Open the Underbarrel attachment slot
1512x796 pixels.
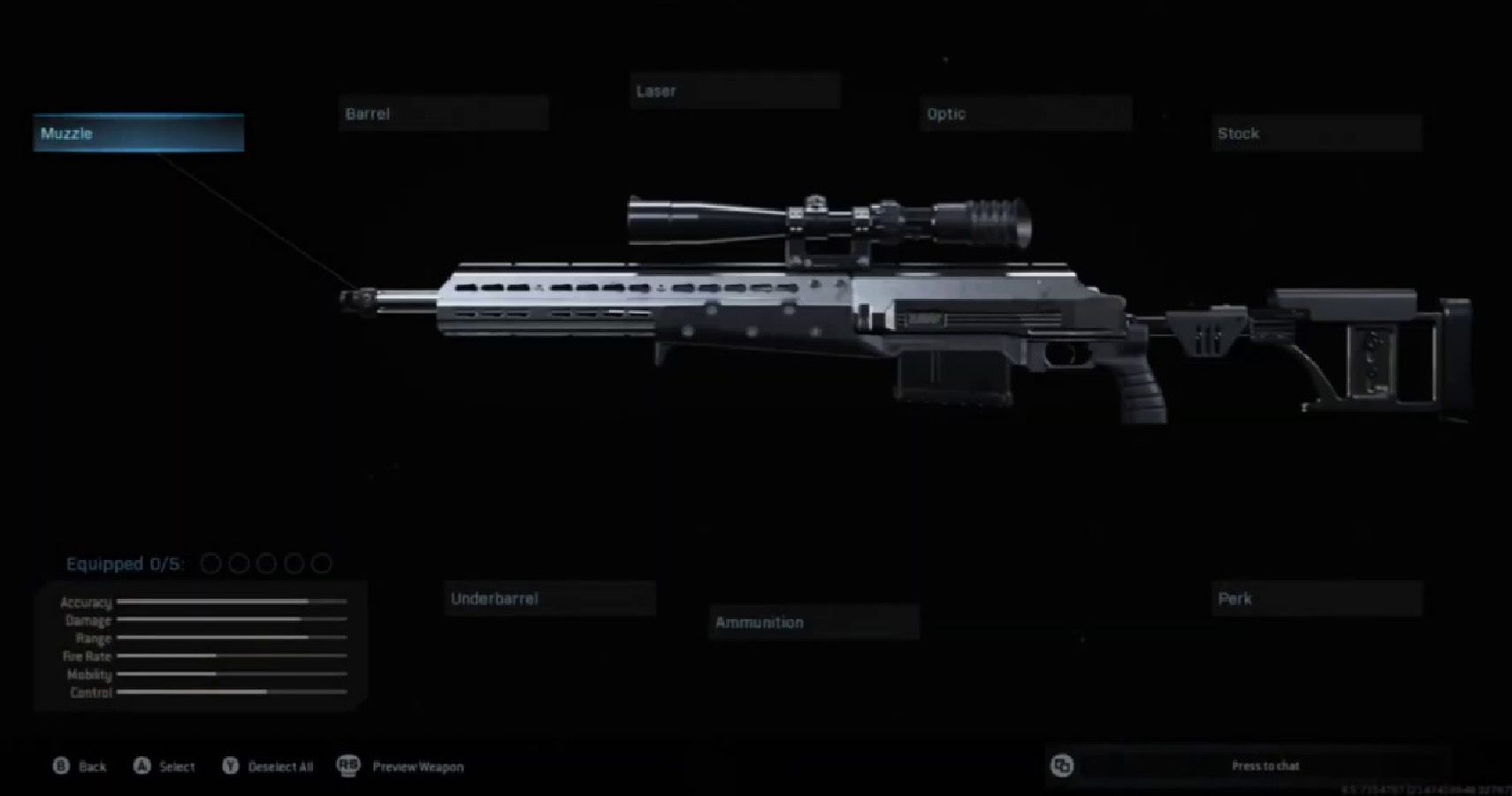pos(548,598)
